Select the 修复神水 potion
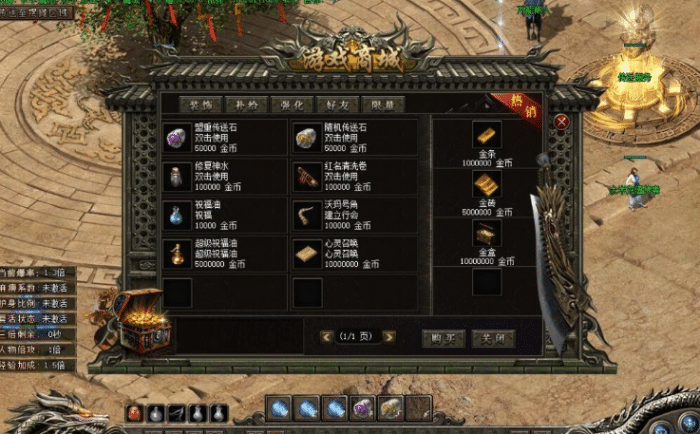 176,176
